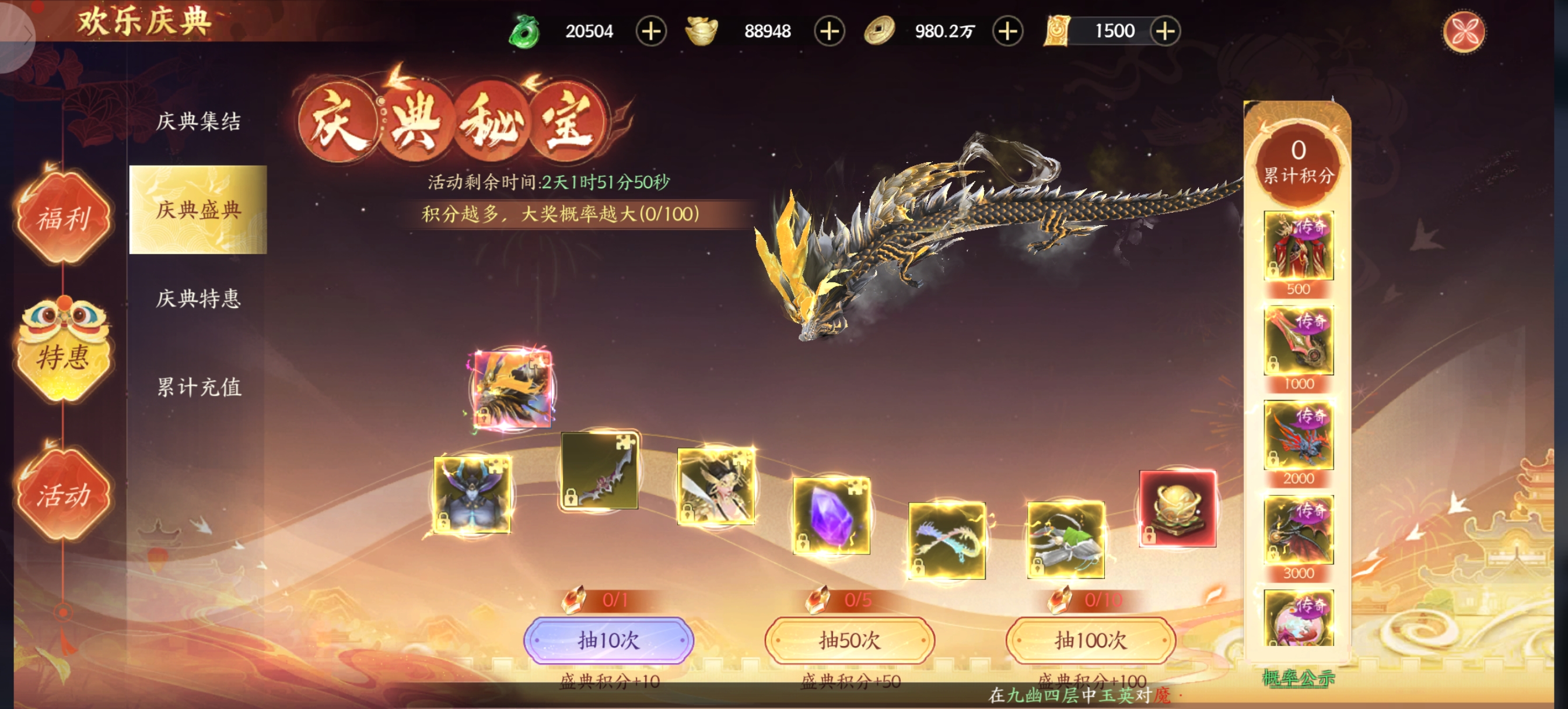View 概率公示 probability disclosure
The width and height of the screenshot is (1568, 709).
click(1298, 678)
